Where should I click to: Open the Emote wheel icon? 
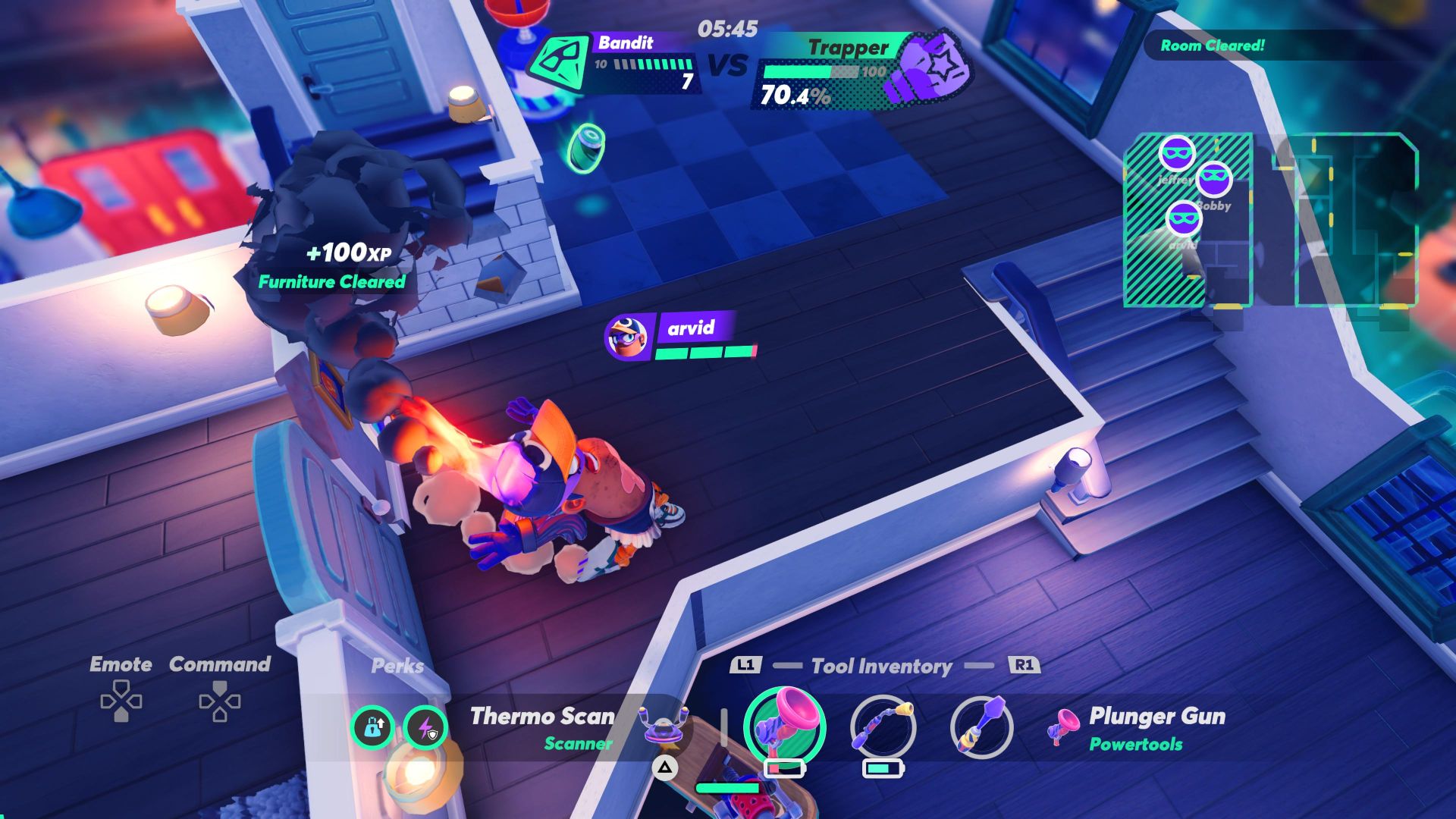[121, 701]
